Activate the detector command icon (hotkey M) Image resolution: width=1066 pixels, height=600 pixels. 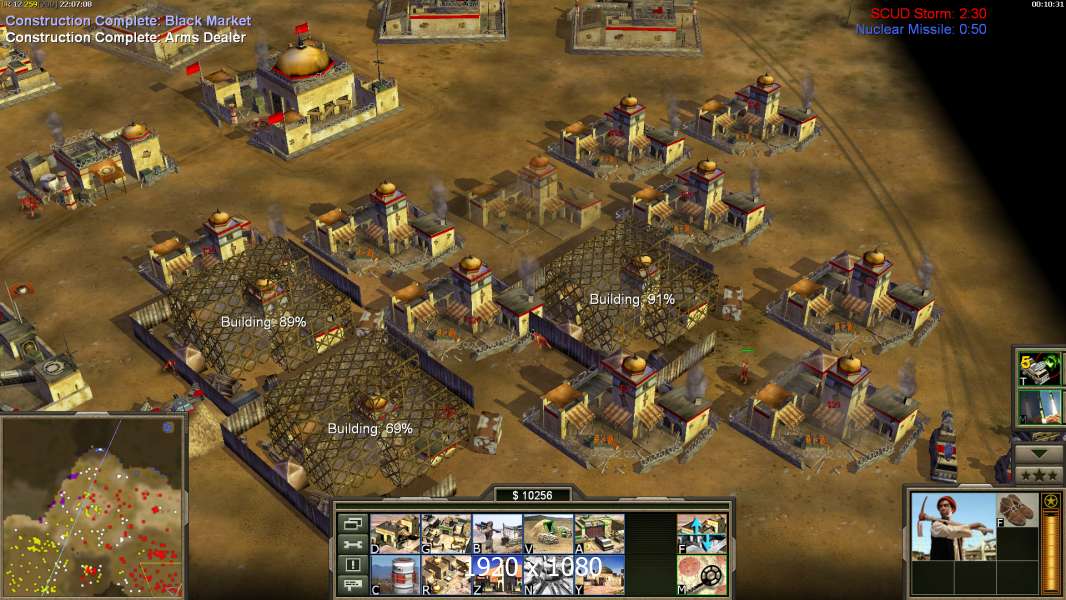pos(702,574)
